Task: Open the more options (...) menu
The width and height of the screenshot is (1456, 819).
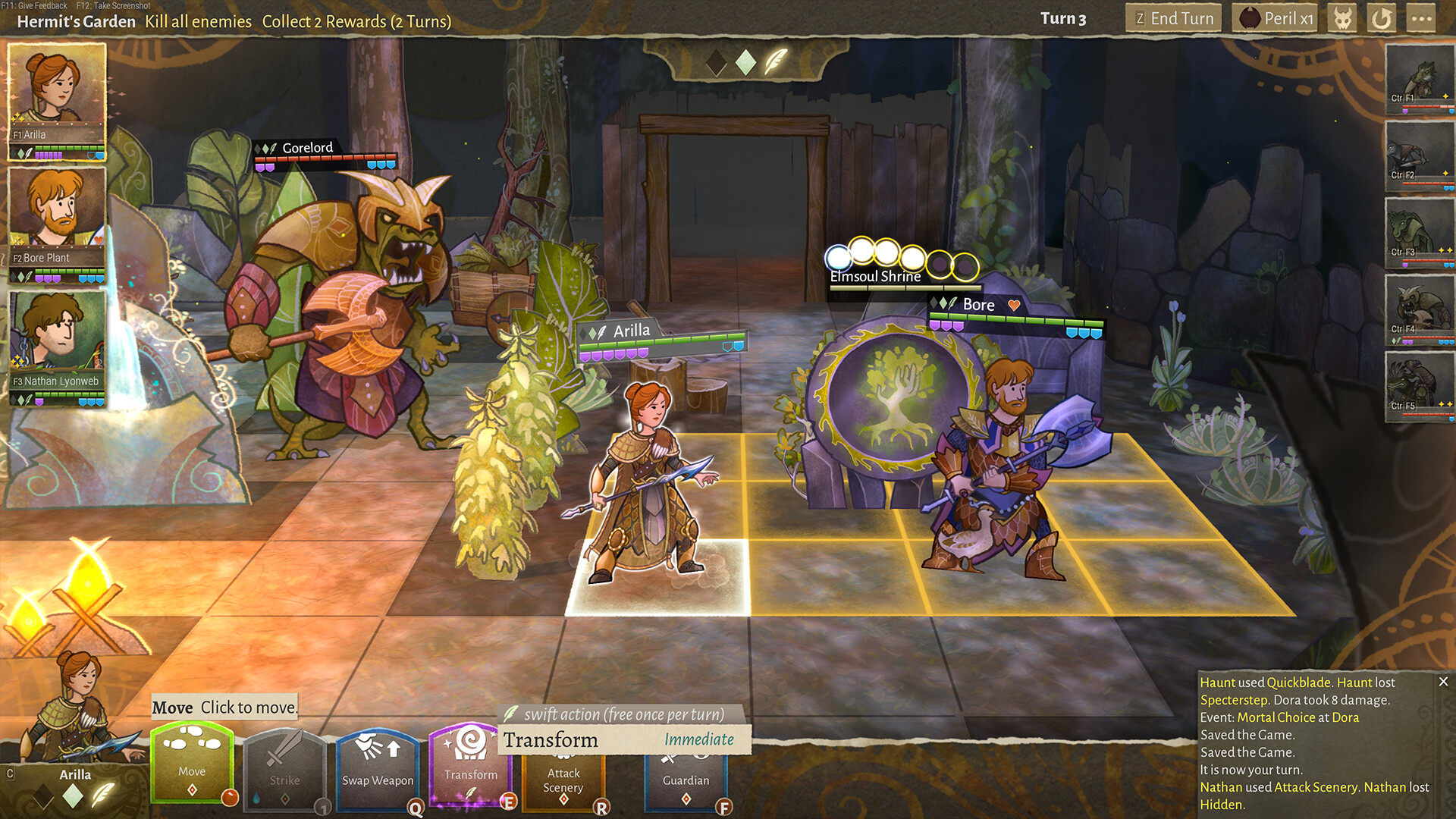Action: (x=1422, y=17)
